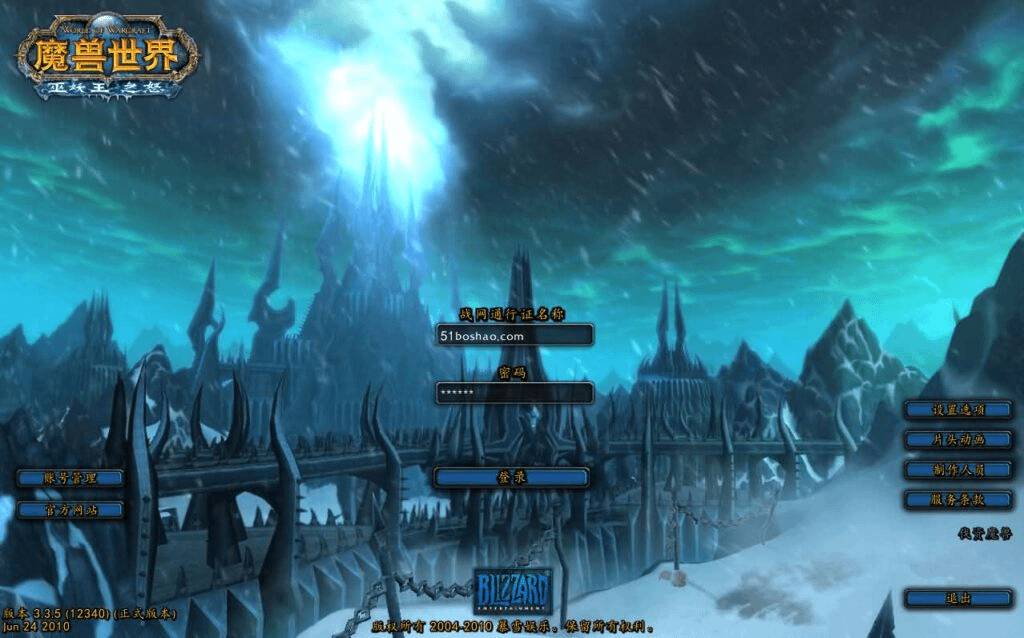Quit the game with 退出
The width and height of the screenshot is (1024, 638).
958,598
